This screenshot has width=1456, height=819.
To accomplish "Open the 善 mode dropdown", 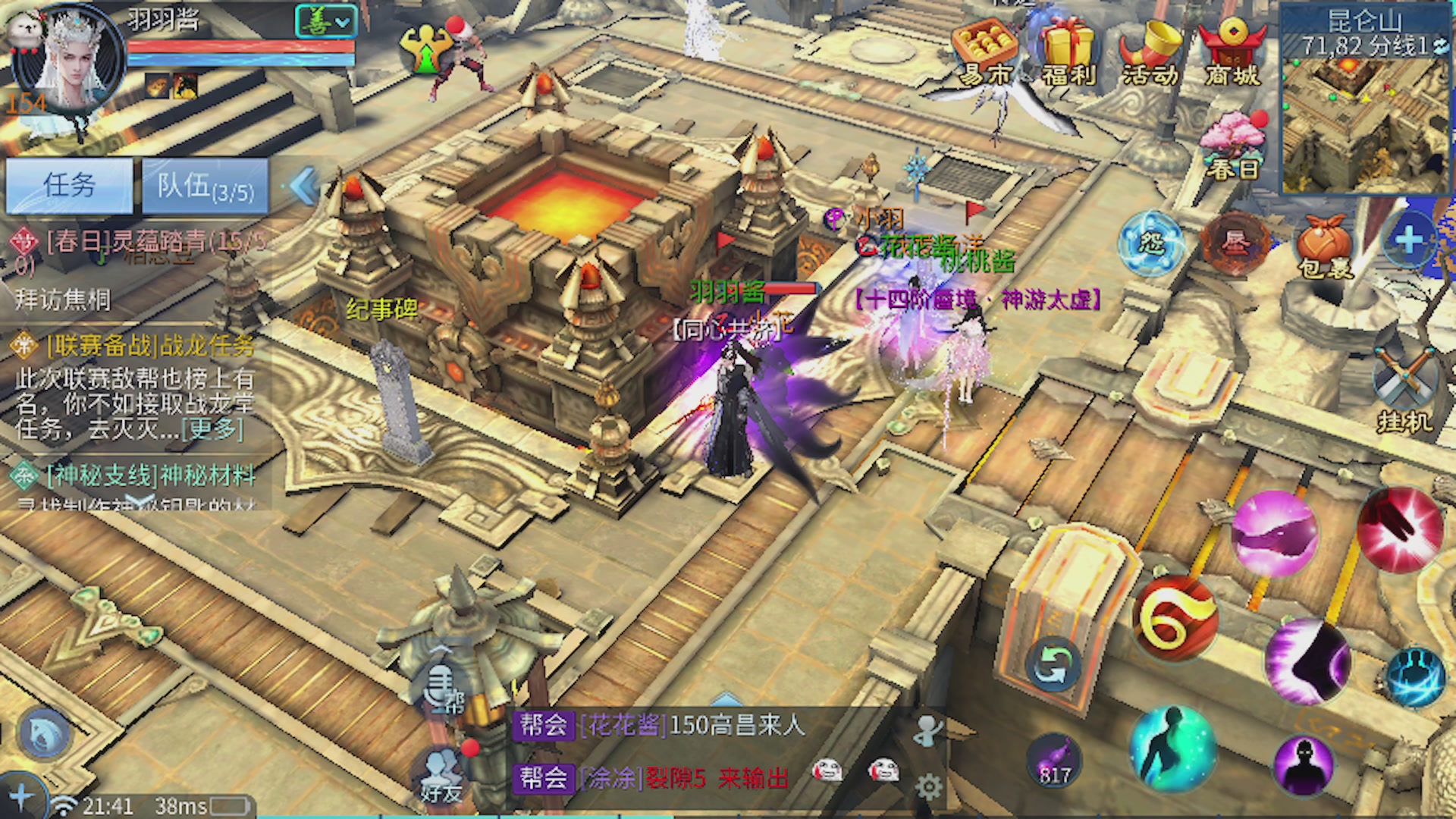I will point(325,22).
